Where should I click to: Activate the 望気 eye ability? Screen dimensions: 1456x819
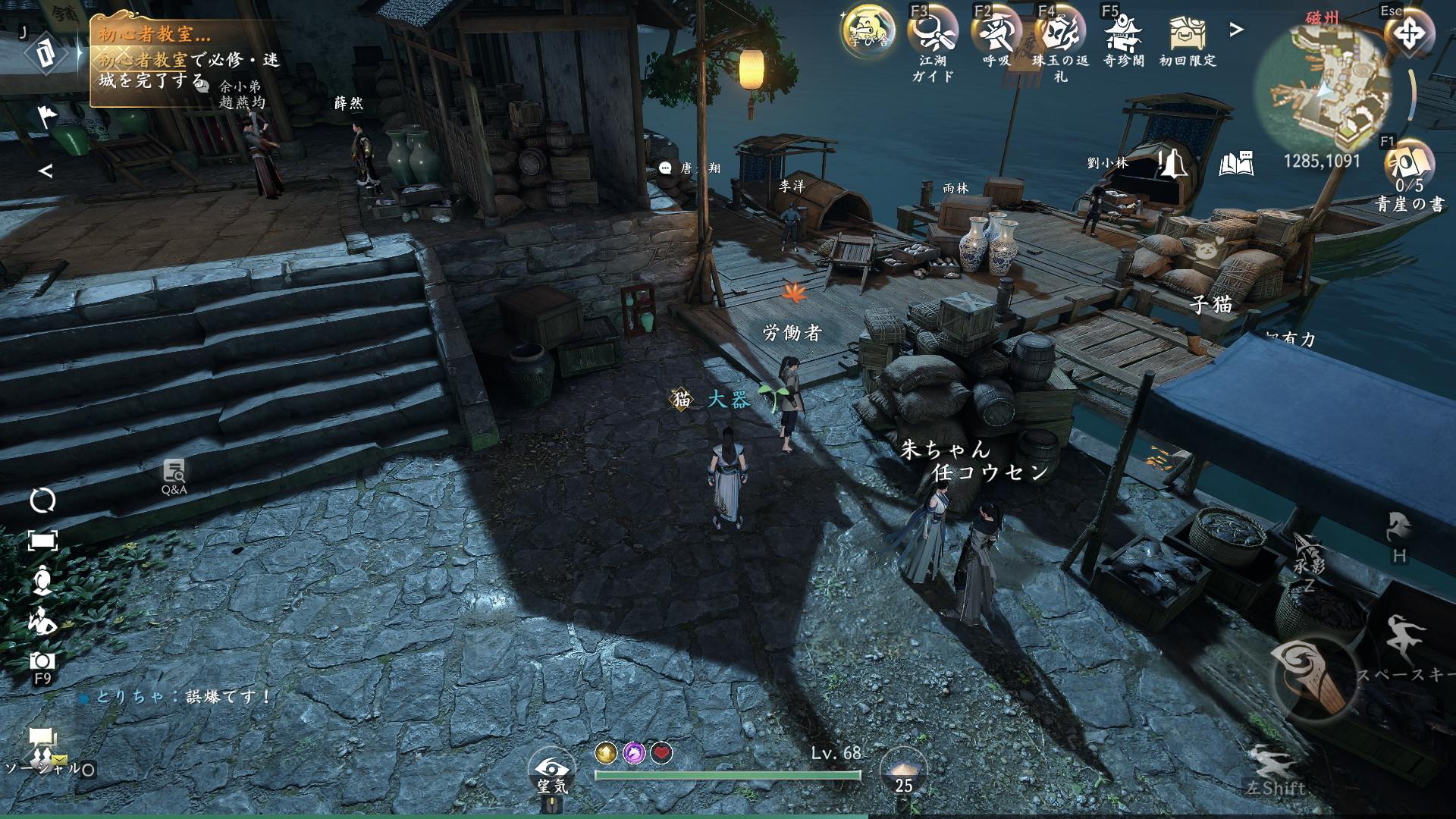coord(551,770)
